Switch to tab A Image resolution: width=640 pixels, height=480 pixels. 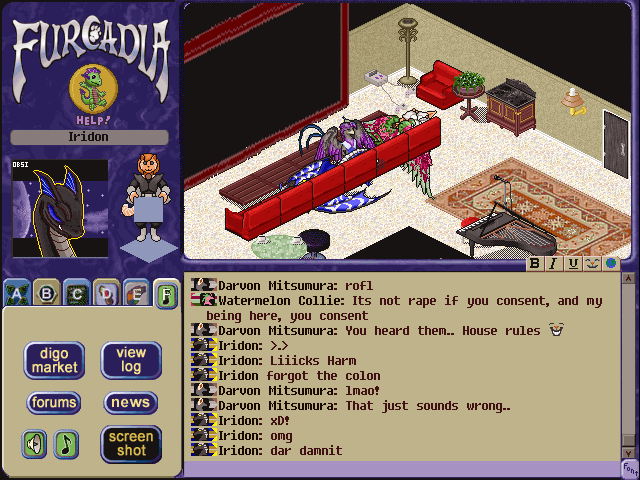pyautogui.click(x=15, y=294)
